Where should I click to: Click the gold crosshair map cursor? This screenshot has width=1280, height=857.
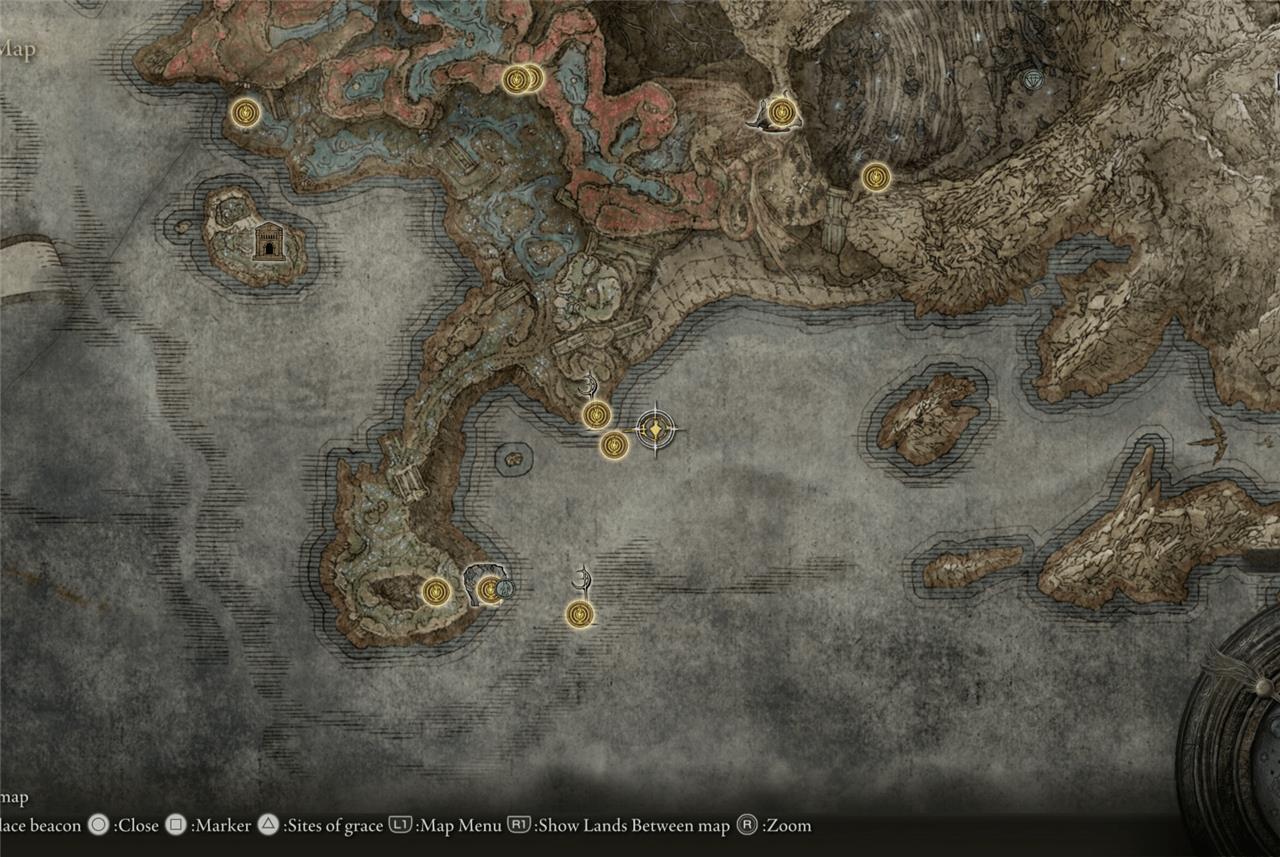[655, 430]
